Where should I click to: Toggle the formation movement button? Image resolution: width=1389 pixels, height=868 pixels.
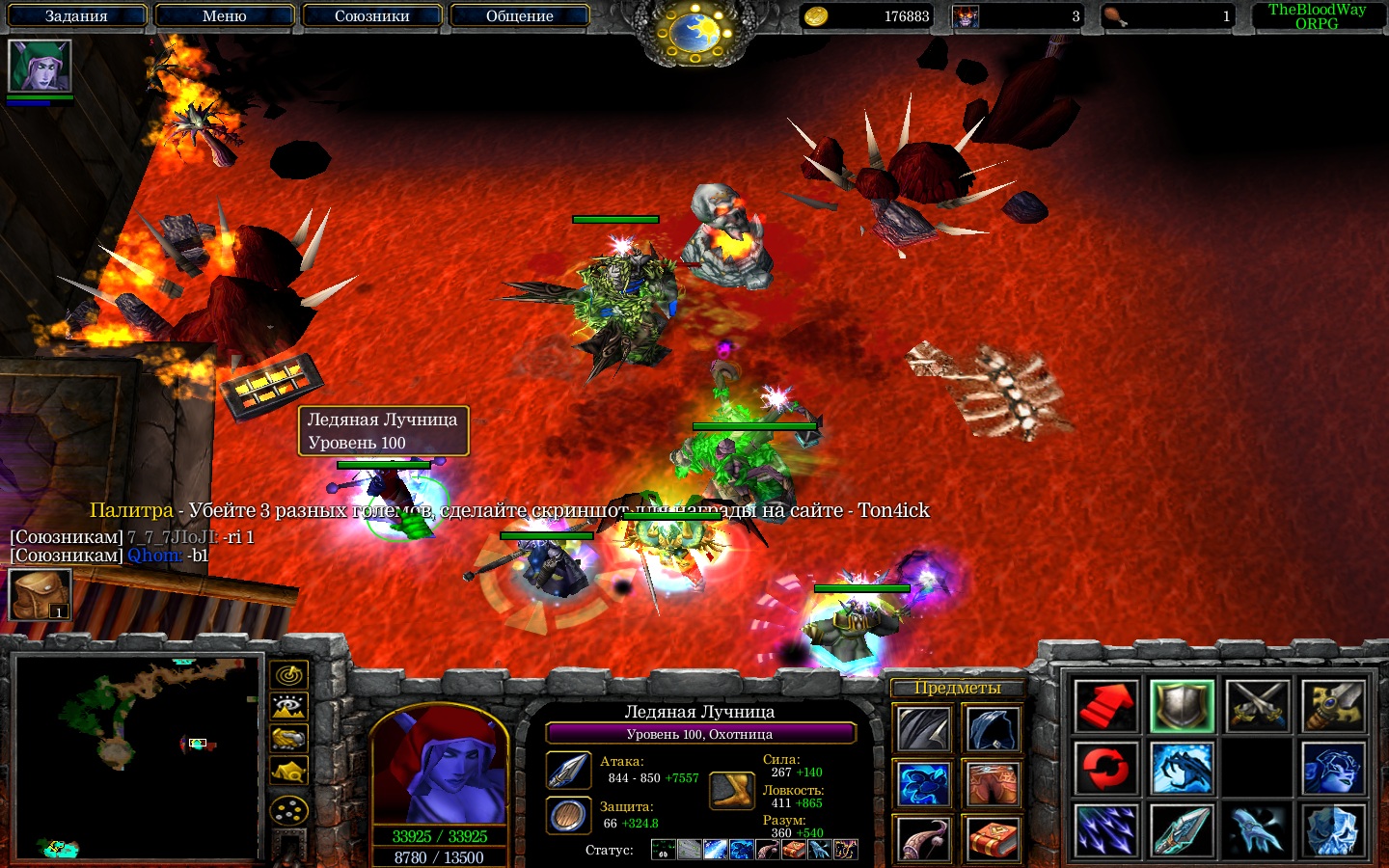[288, 810]
